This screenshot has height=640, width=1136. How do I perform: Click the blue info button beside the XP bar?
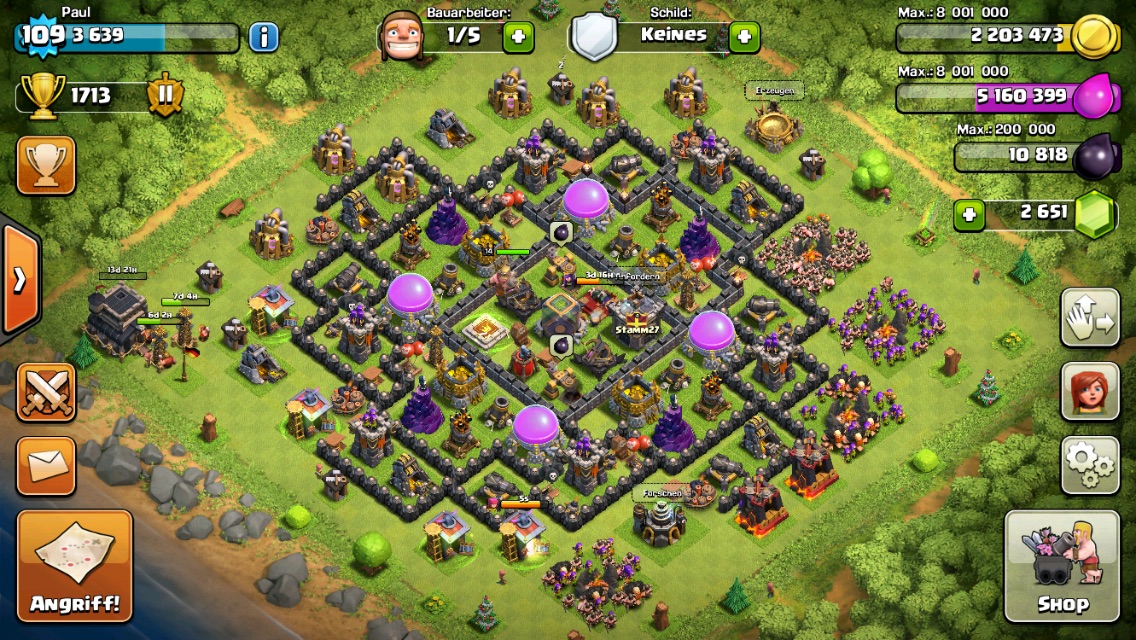(x=263, y=38)
